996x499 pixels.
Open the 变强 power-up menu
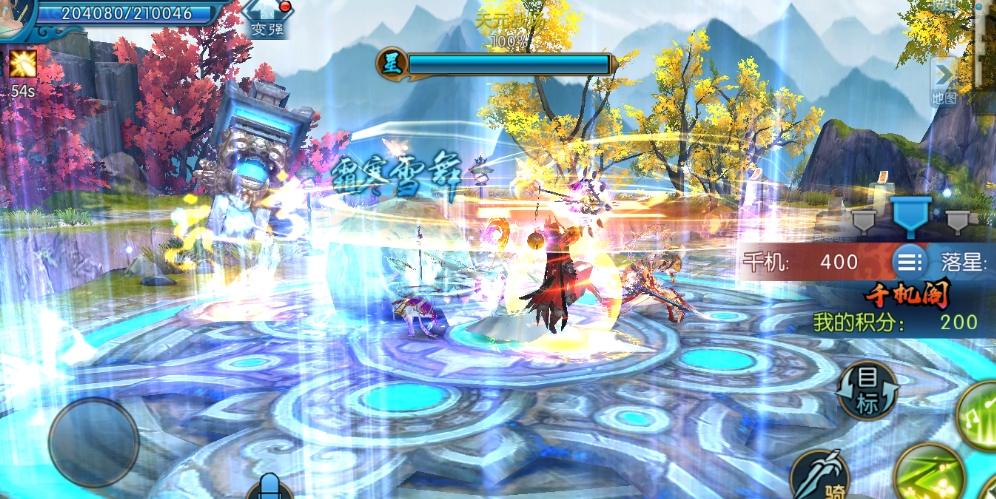(x=266, y=20)
